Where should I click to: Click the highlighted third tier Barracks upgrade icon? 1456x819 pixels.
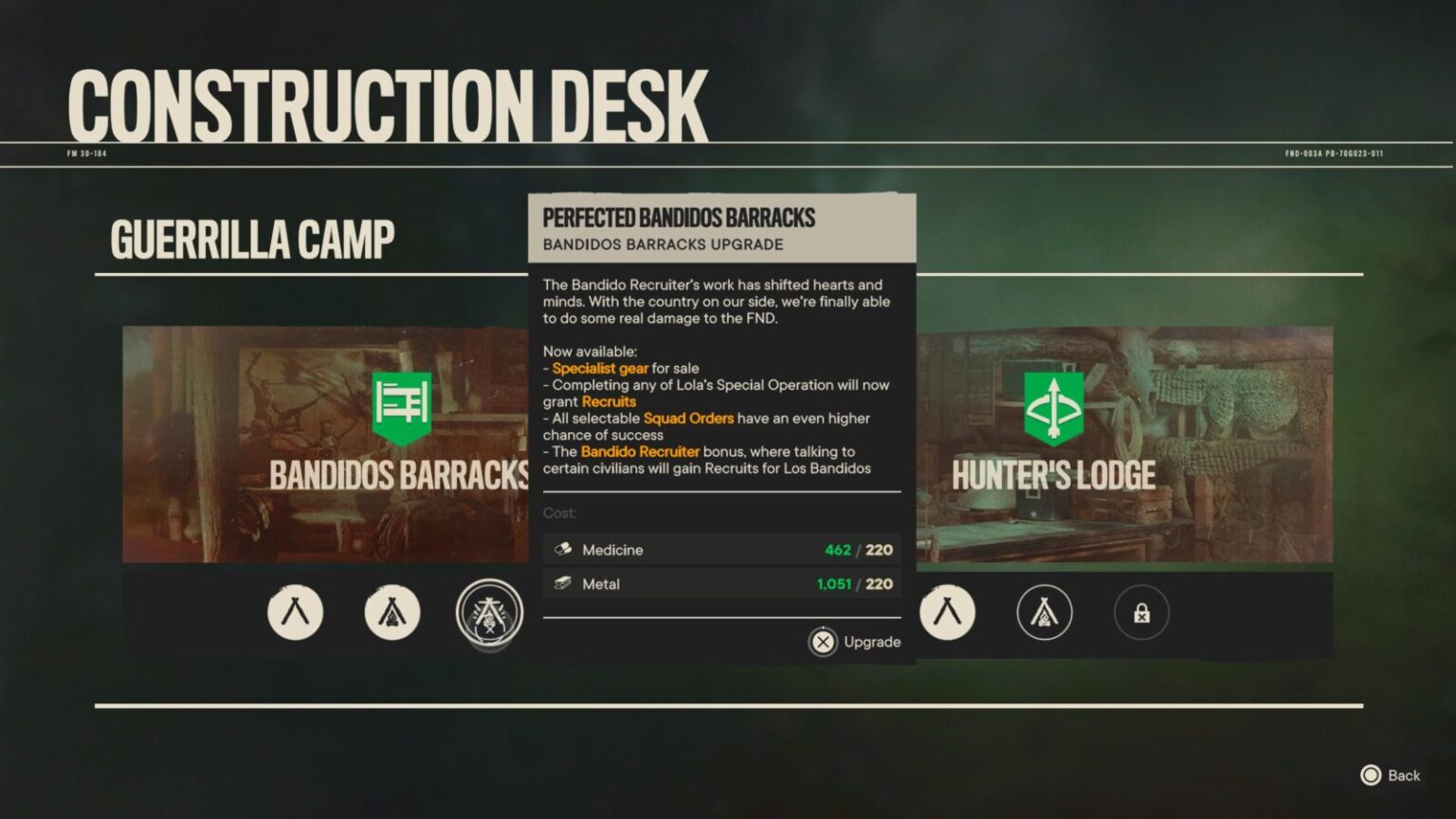coord(490,612)
